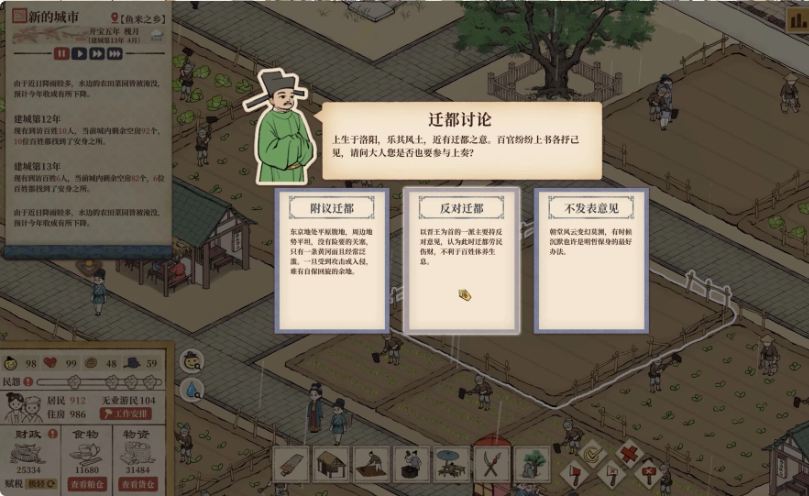Screen dimensions: 809x496
Task: Pause the game with the red pause button
Action: tap(62, 54)
